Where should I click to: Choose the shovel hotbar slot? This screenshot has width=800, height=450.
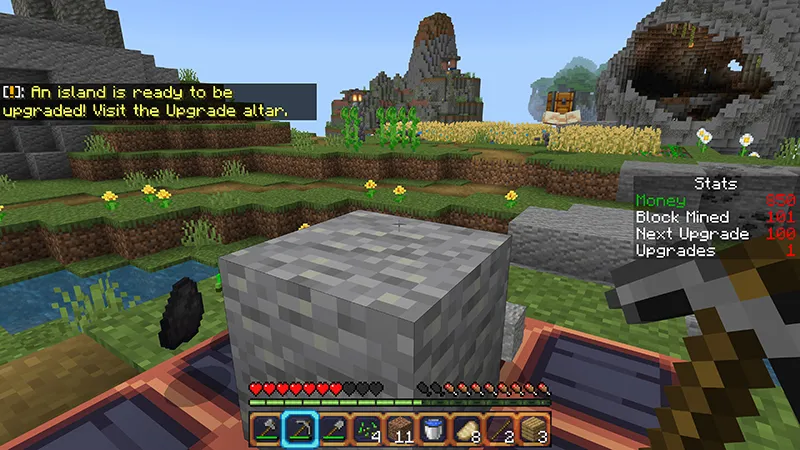[x=333, y=430]
